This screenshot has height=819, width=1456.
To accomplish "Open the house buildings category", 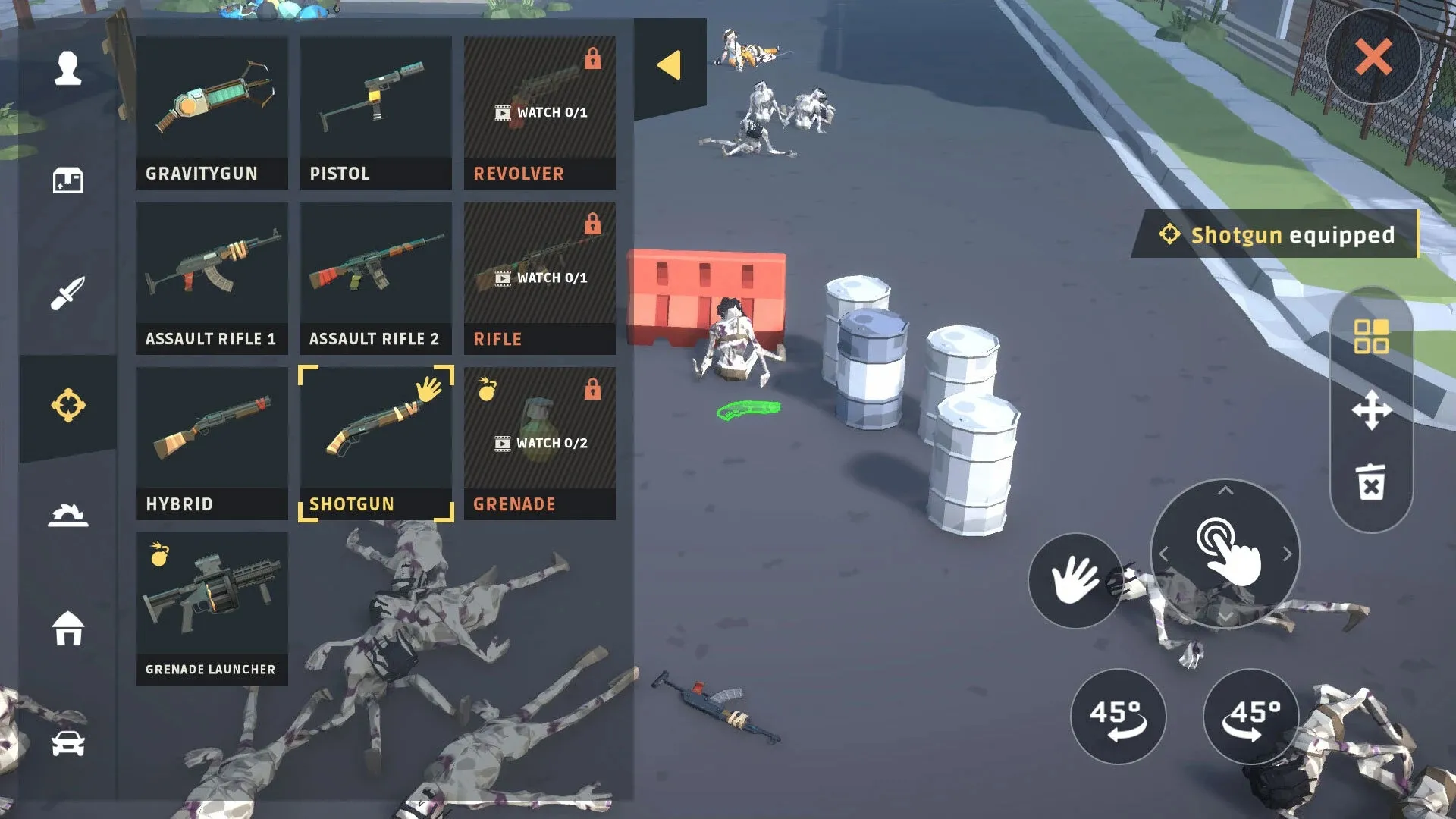I will (x=68, y=628).
